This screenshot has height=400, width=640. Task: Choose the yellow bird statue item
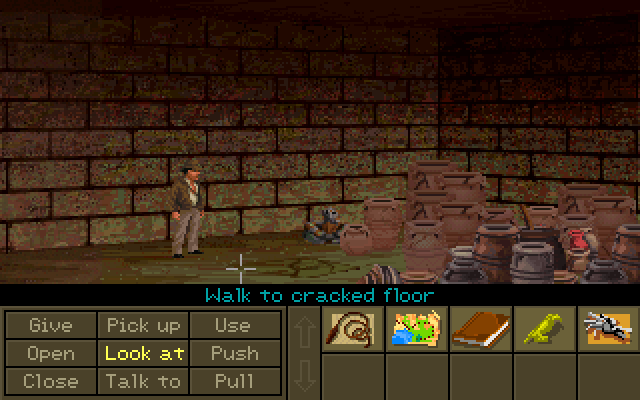pos(543,329)
